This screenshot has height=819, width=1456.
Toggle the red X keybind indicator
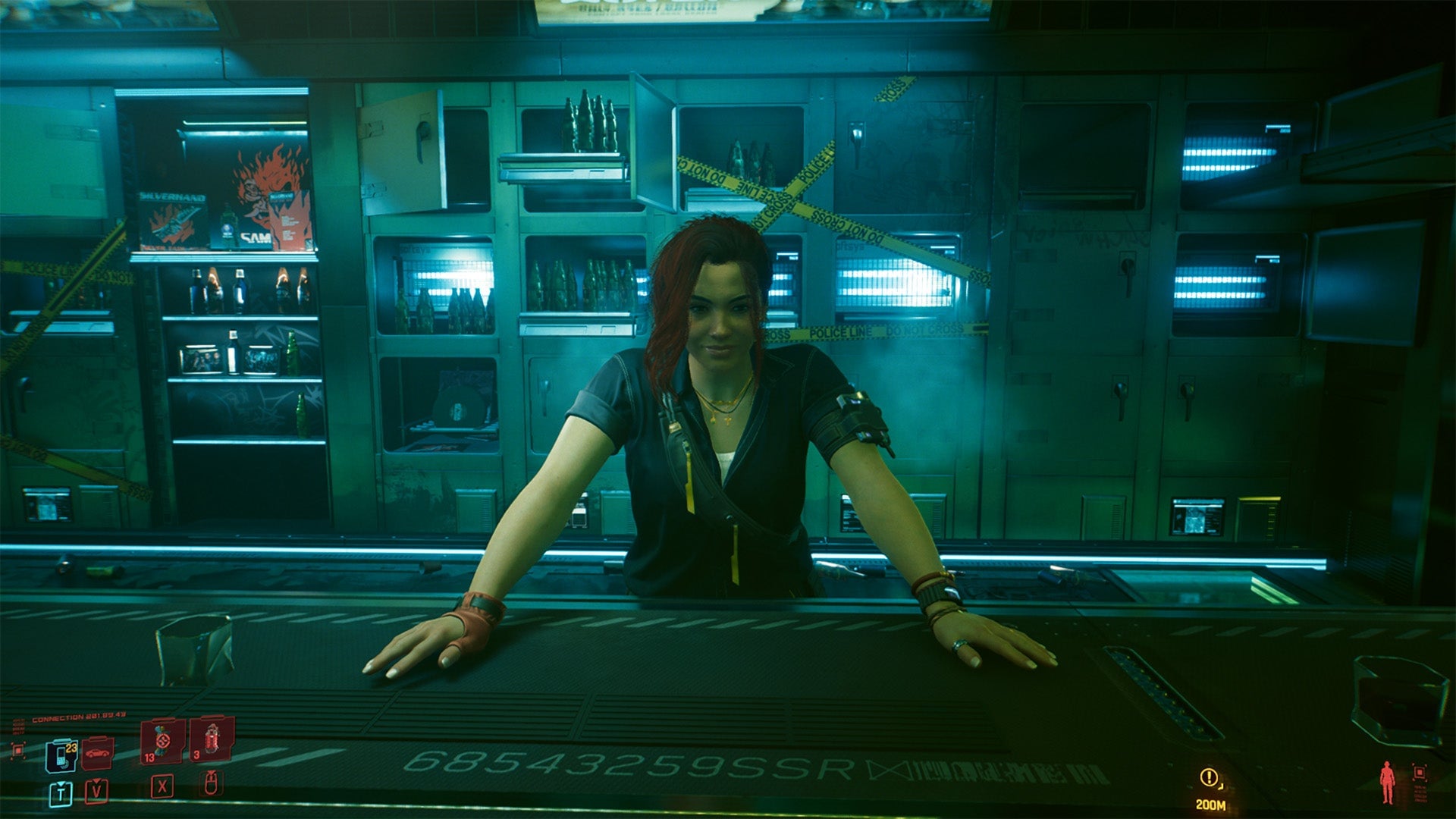[162, 789]
